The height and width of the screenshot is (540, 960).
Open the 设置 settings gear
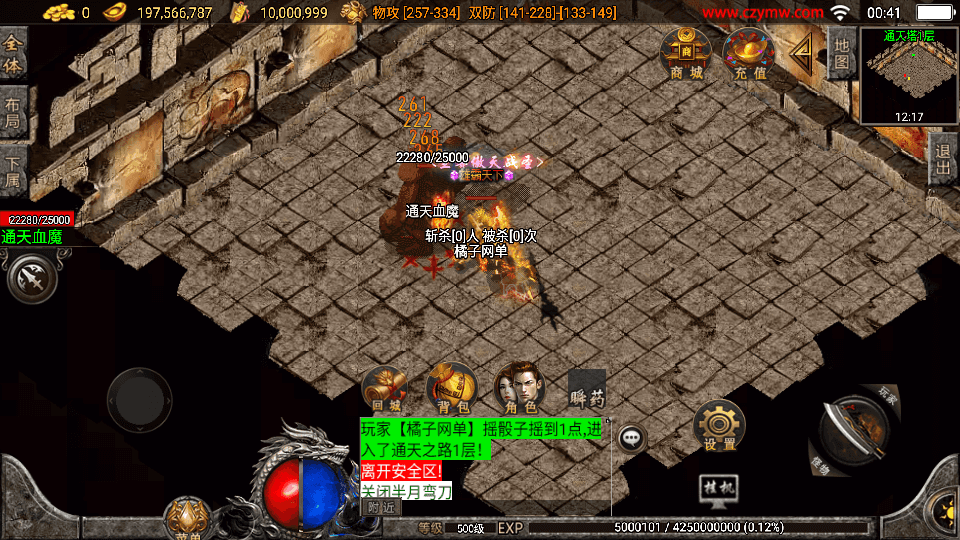click(719, 425)
